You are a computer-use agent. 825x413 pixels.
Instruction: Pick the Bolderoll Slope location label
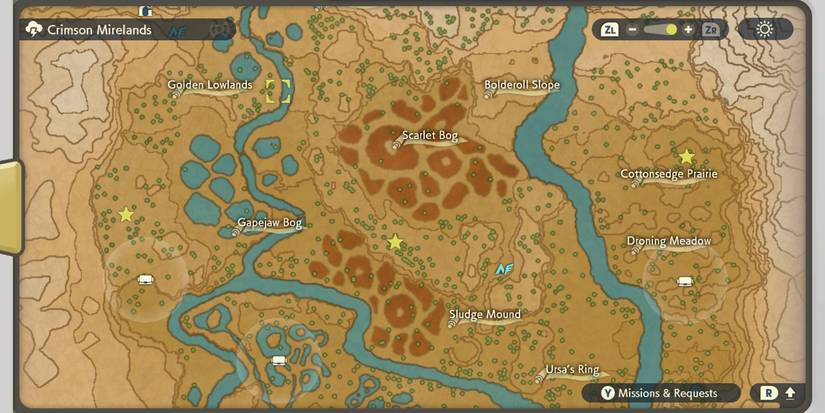click(x=522, y=85)
